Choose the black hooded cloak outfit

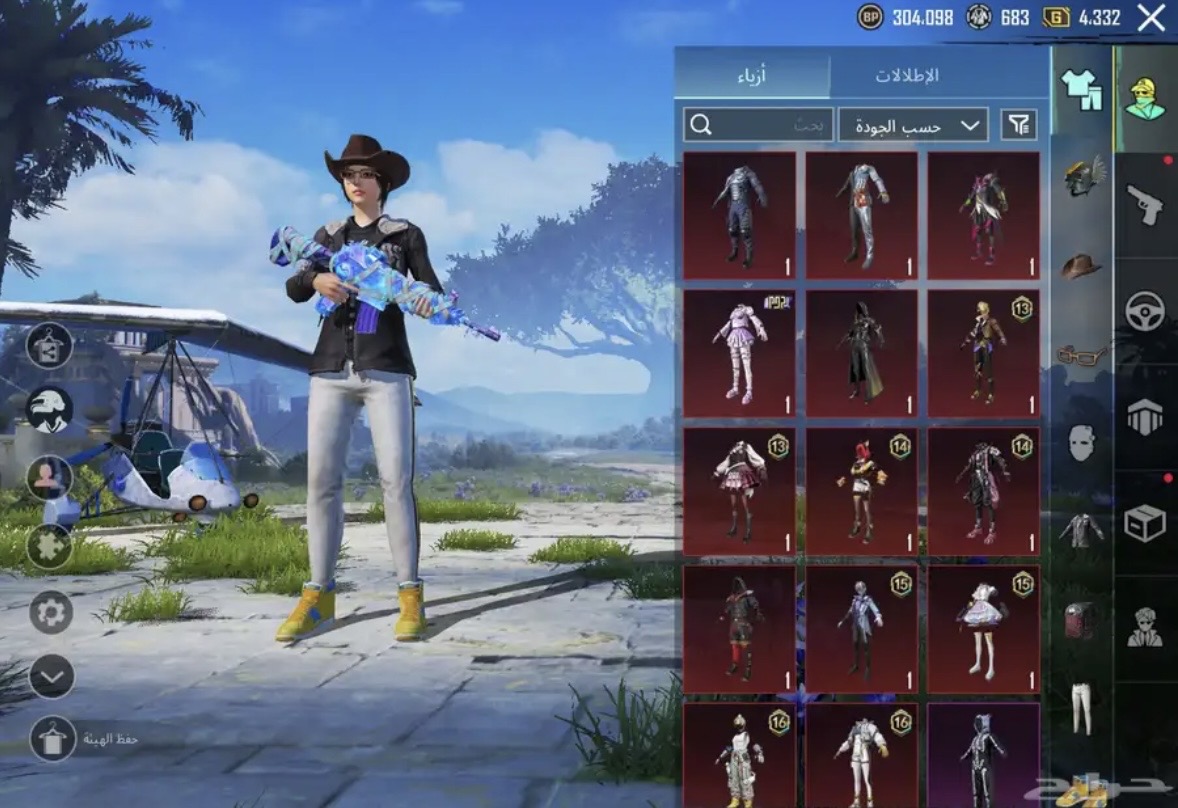click(x=861, y=353)
